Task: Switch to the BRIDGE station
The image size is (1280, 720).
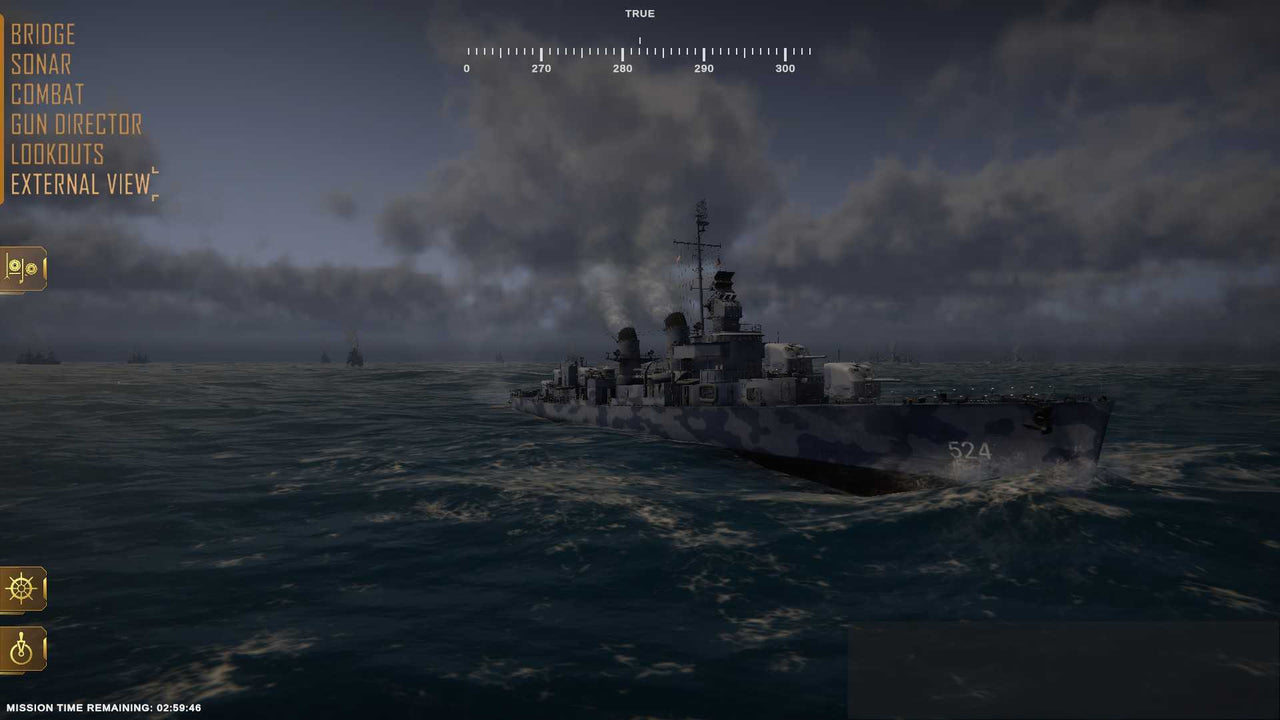Action: coord(42,34)
